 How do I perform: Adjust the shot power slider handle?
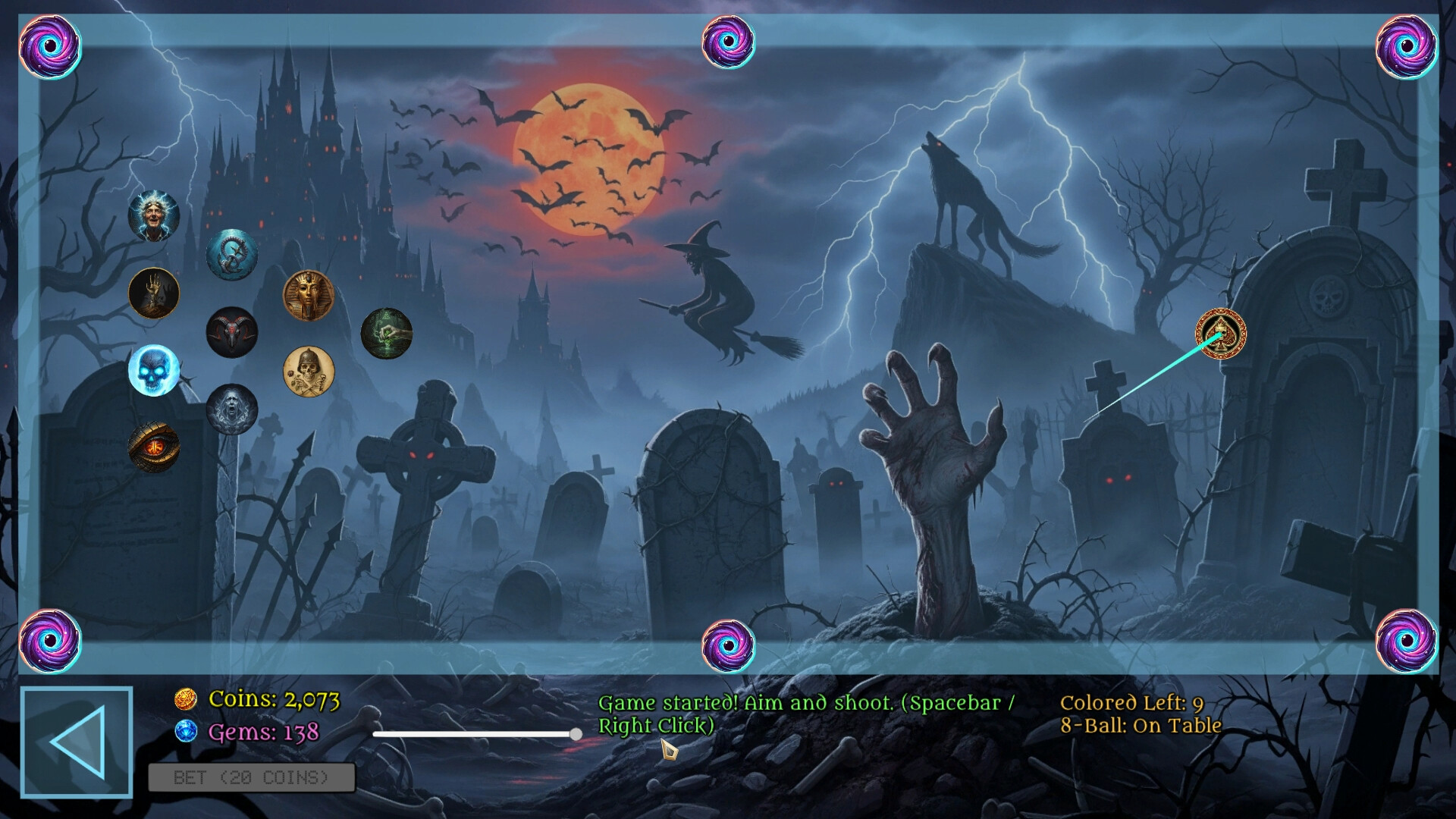click(x=575, y=734)
